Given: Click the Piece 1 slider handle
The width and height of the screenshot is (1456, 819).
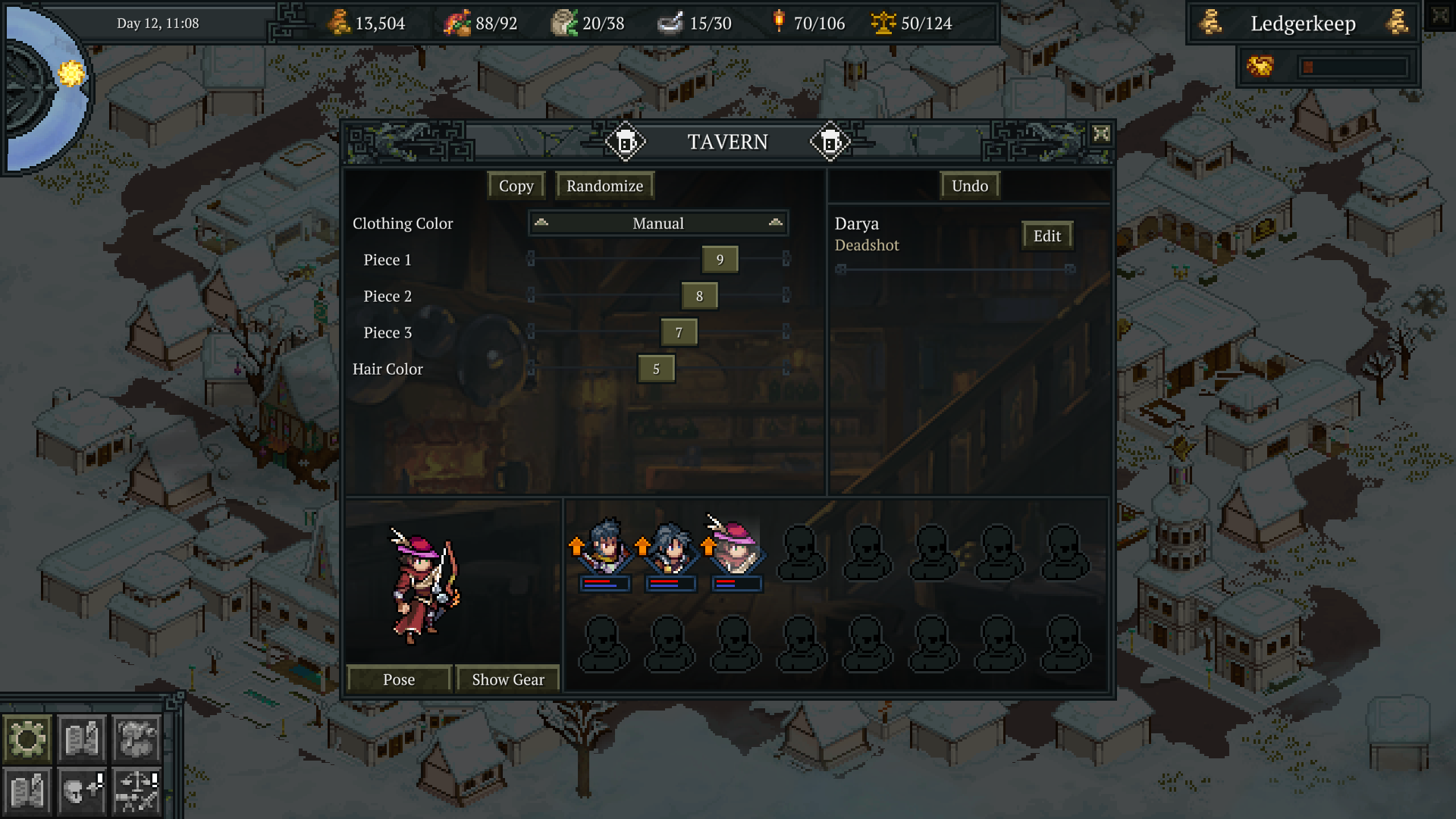Looking at the screenshot, I should 720,259.
